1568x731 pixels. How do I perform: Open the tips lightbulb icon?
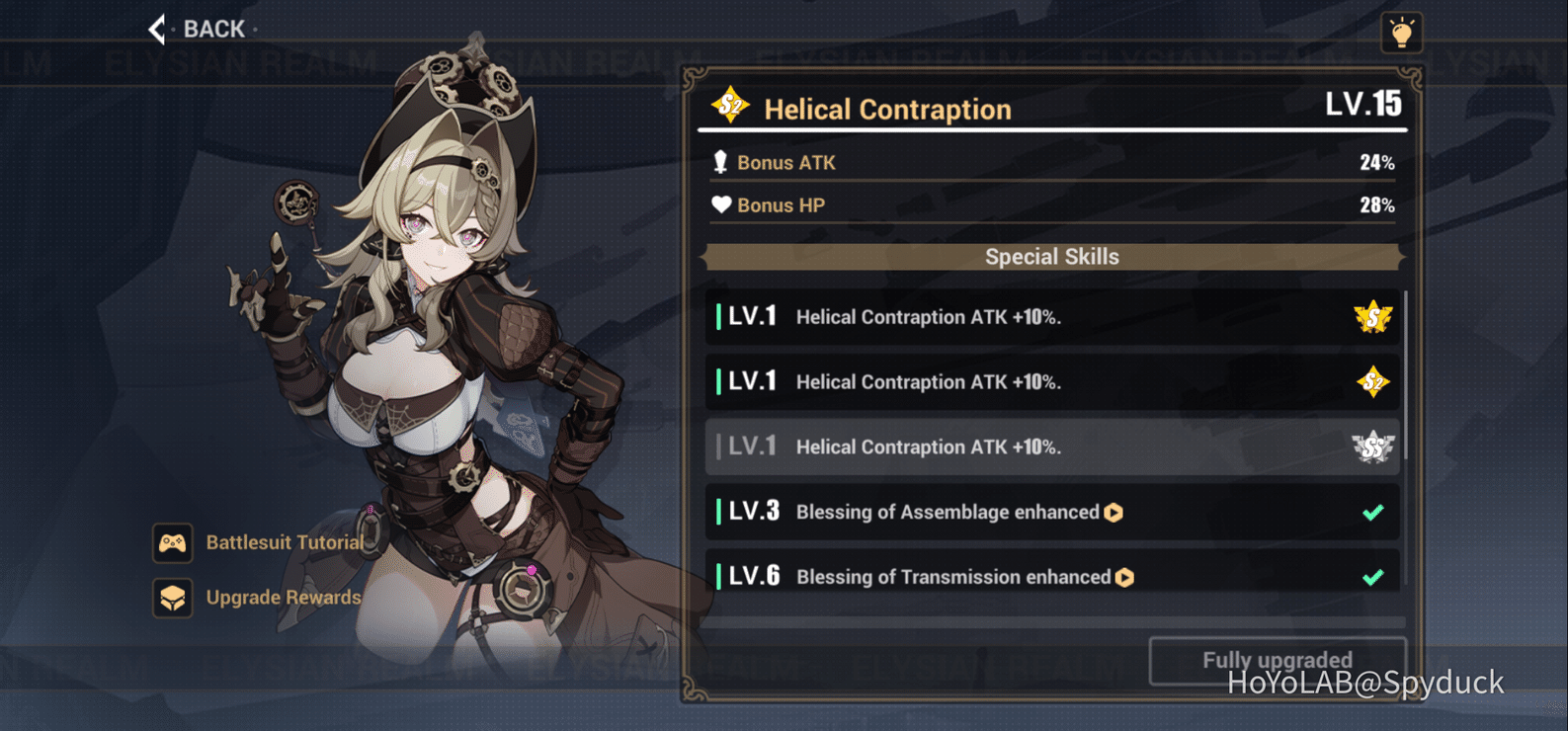click(x=1401, y=32)
